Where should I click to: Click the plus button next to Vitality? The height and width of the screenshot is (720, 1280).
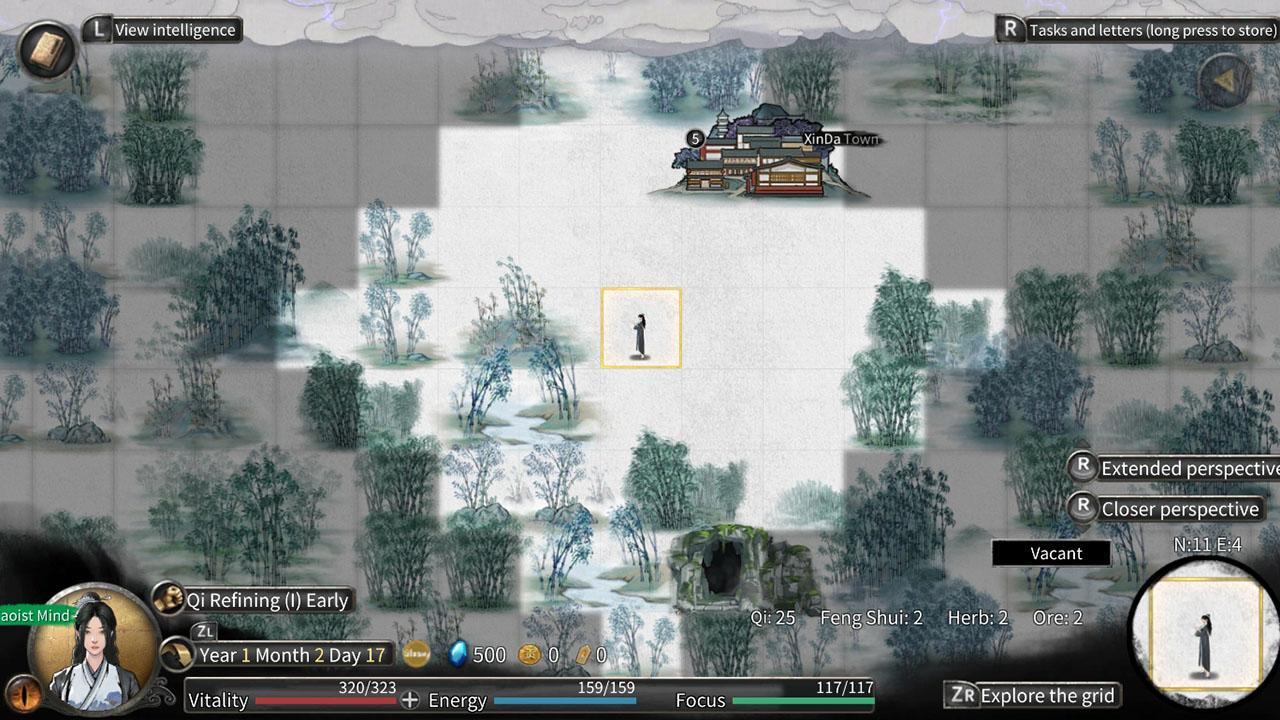click(409, 700)
